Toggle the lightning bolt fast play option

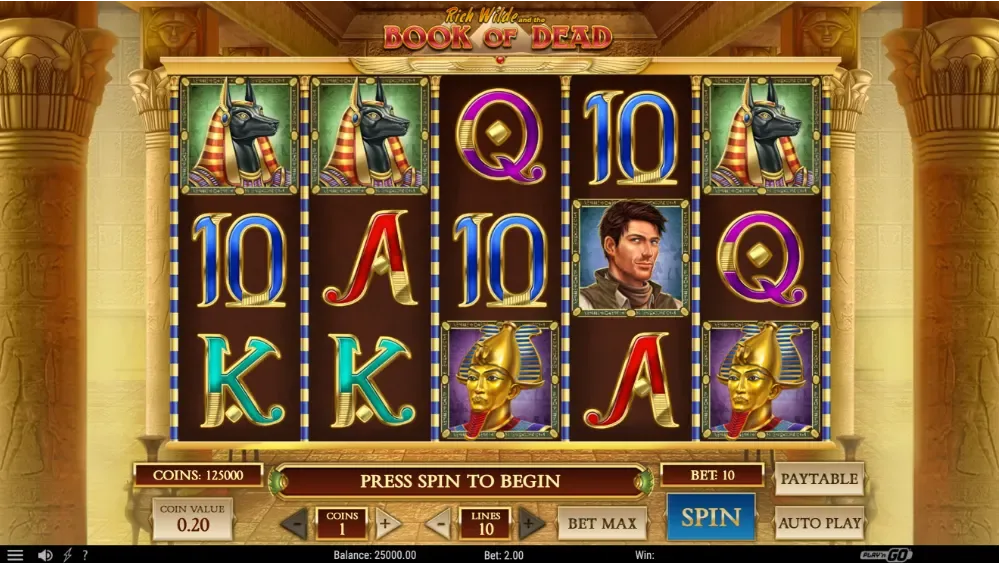coord(68,555)
